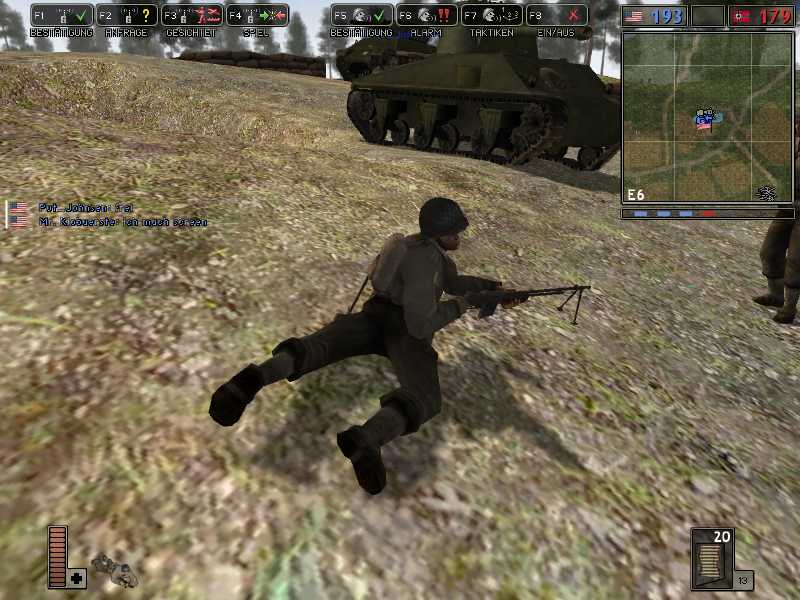This screenshot has height=600, width=800.
Task: Open the F2 Anfrage radio menu
Action: click(x=126, y=16)
